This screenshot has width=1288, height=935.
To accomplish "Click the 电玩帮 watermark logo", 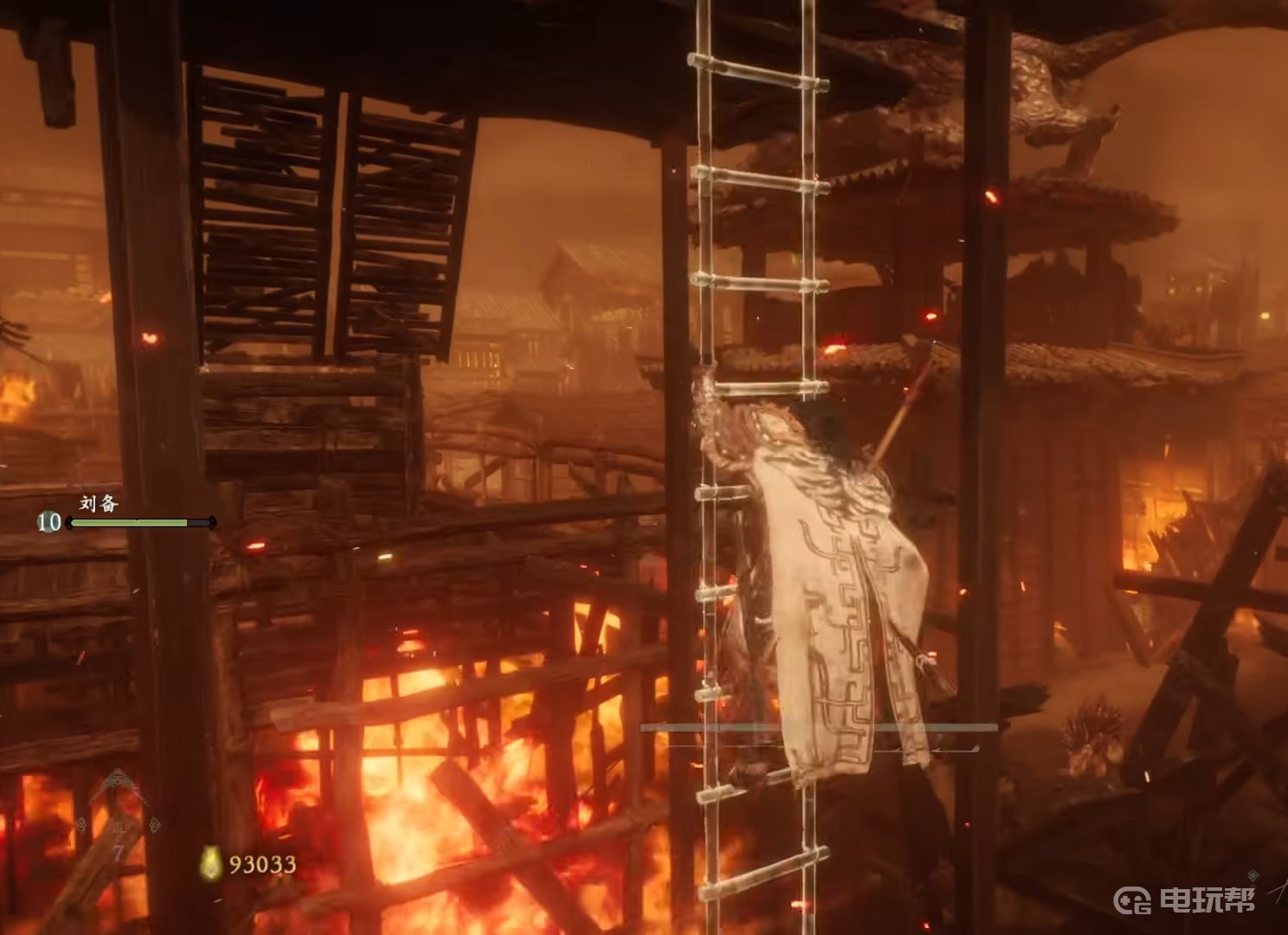I will pos(1182,900).
